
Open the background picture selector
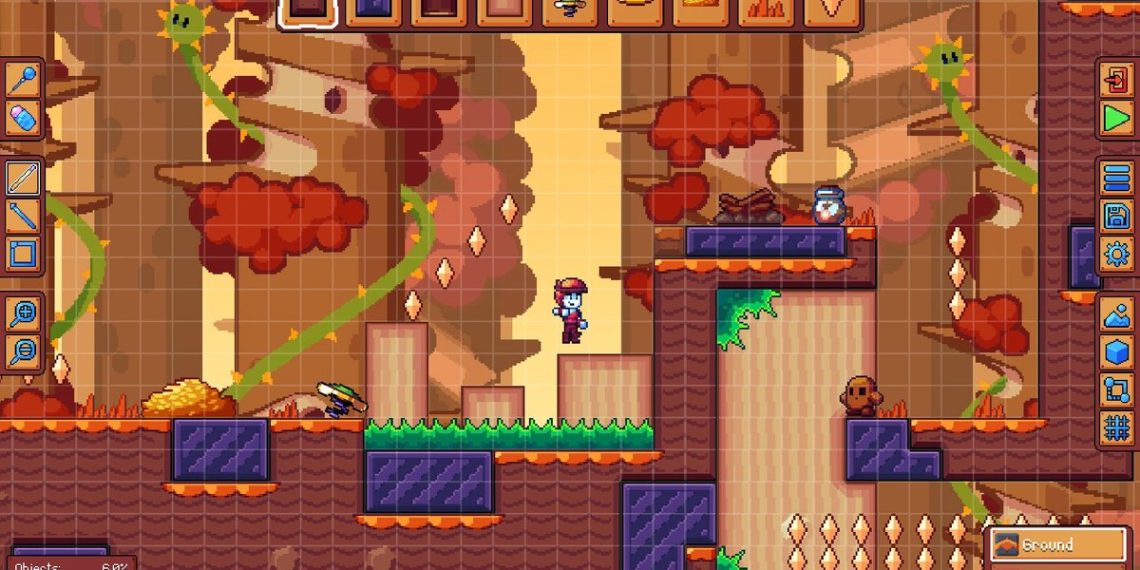1116,315
